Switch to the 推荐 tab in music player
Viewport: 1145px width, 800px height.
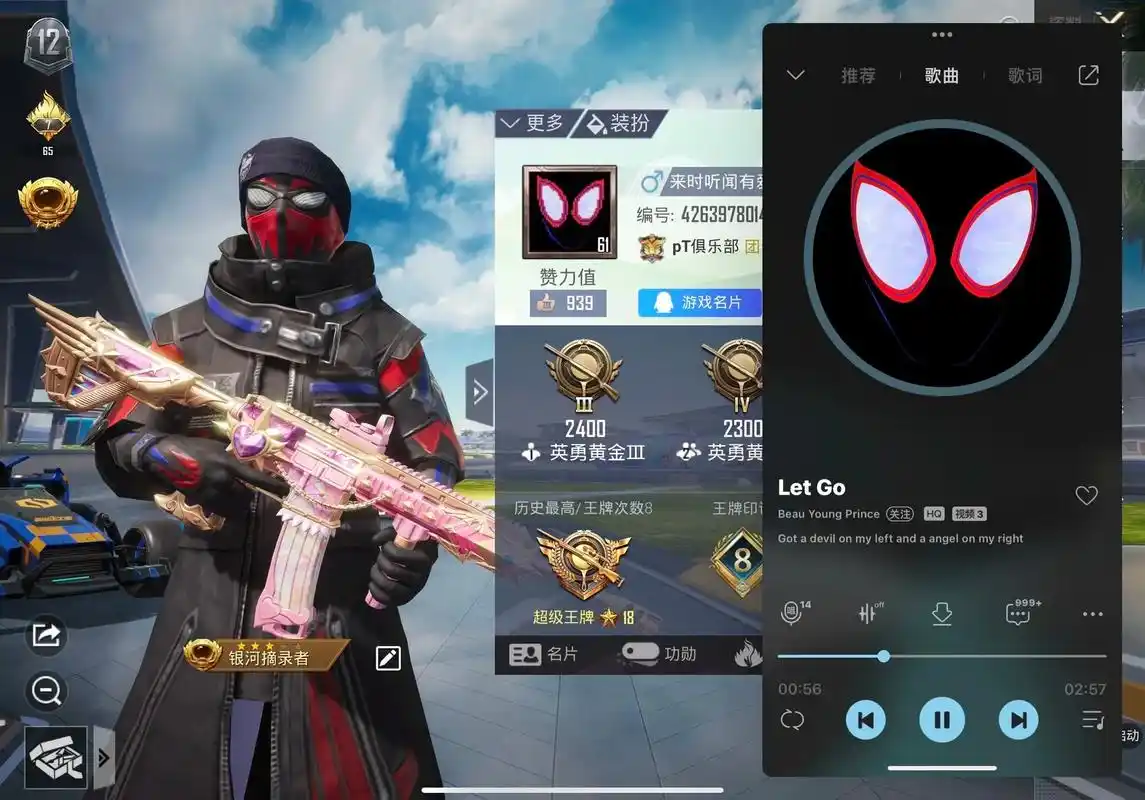(858, 75)
